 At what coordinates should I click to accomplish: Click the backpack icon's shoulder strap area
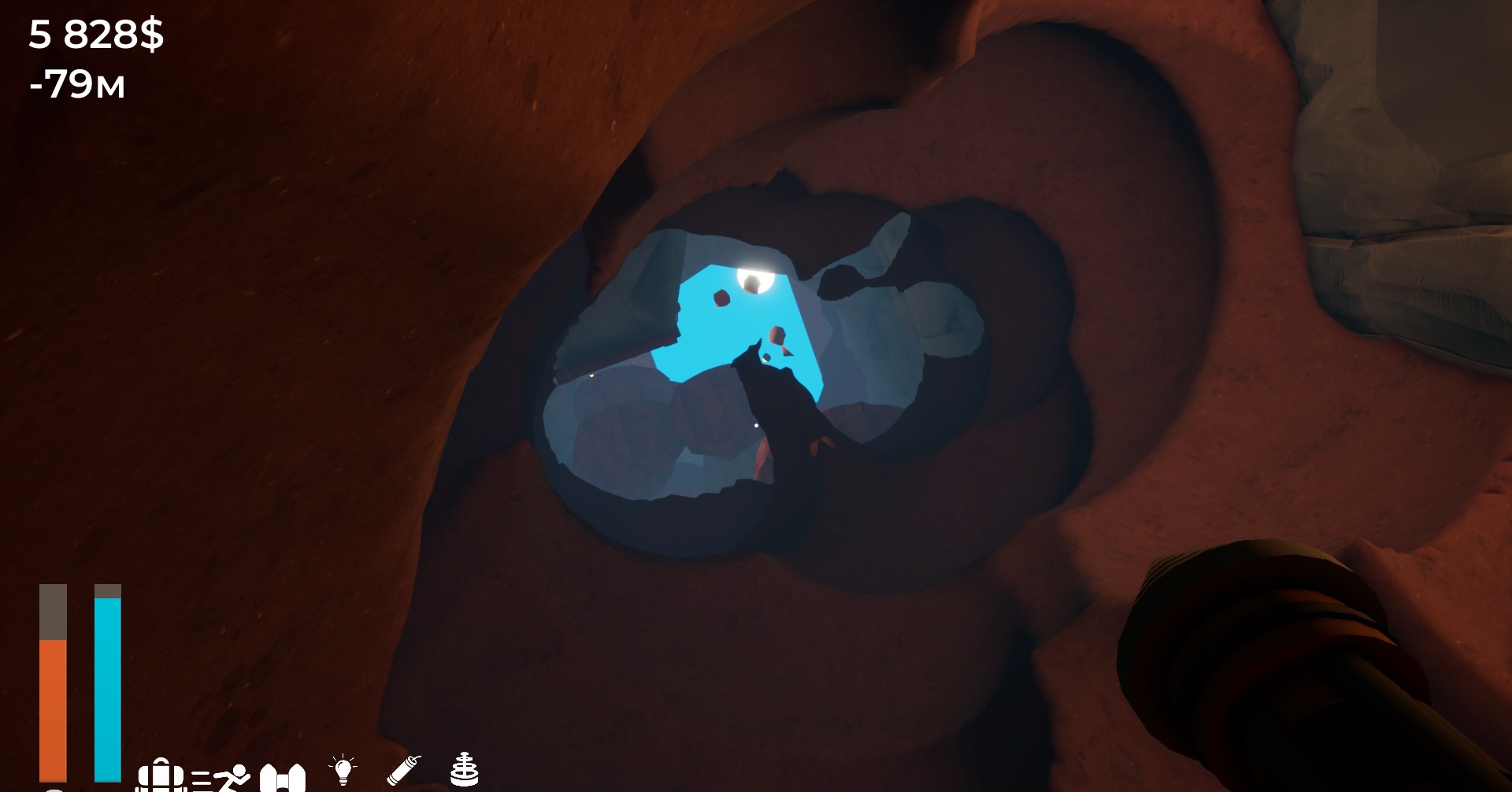[161, 762]
